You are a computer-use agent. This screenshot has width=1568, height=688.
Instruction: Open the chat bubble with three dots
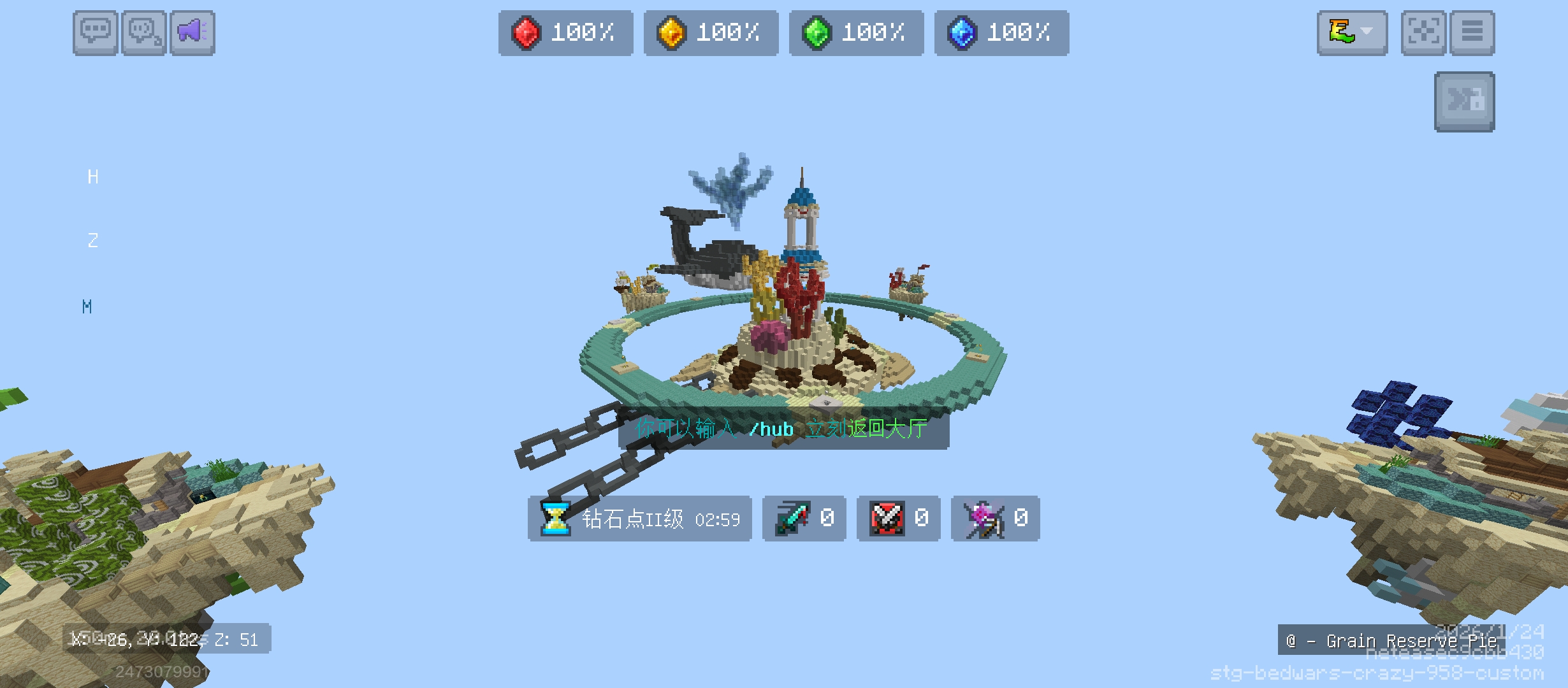click(95, 32)
